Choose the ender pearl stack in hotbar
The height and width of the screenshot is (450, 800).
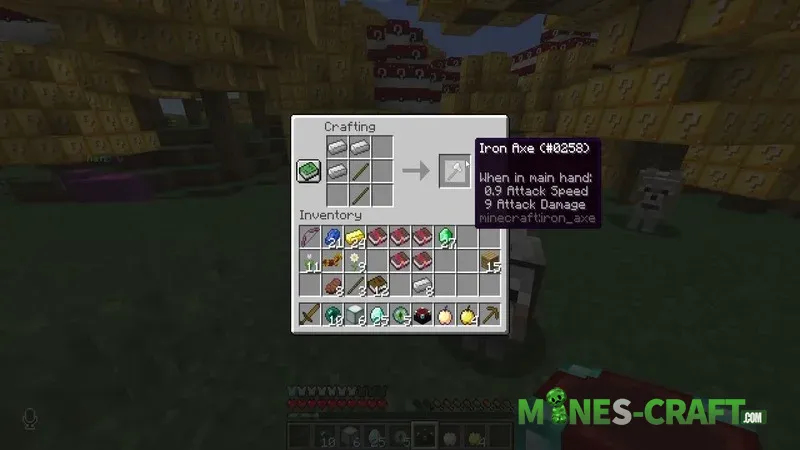(332, 316)
